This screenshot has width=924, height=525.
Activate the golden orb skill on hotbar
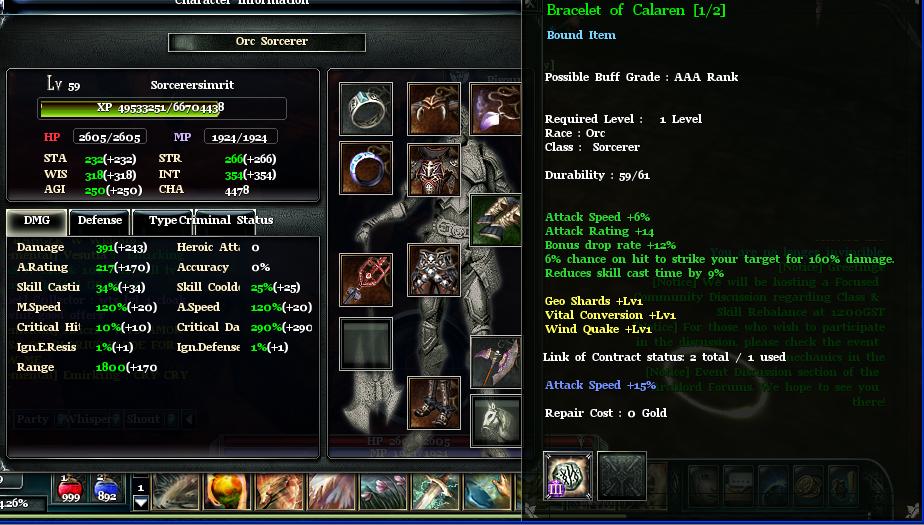pos(227,492)
